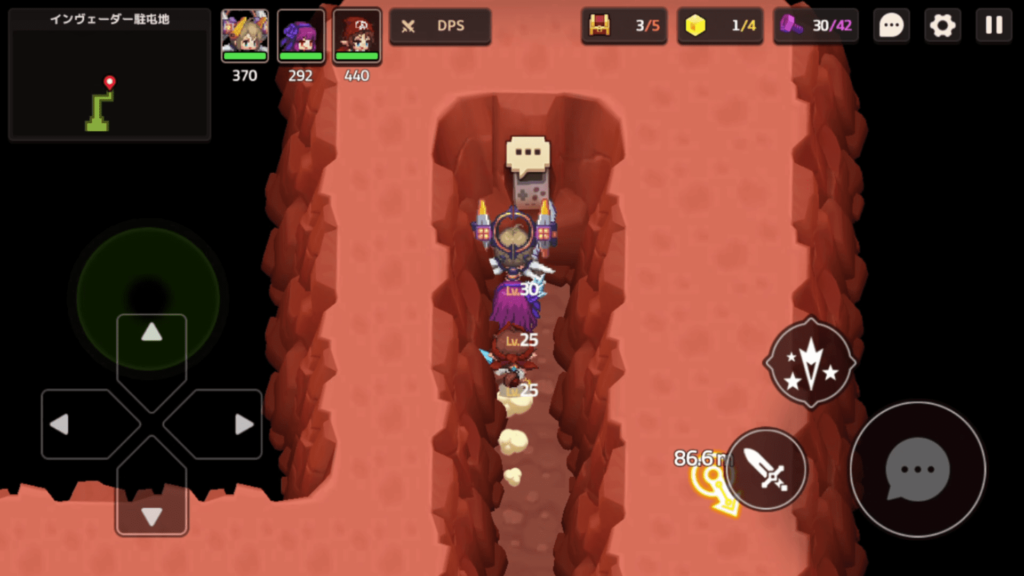Image resolution: width=1024 pixels, height=576 pixels.
Task: Select the red-haired hero portrait with 440 HP
Action: (x=357, y=35)
